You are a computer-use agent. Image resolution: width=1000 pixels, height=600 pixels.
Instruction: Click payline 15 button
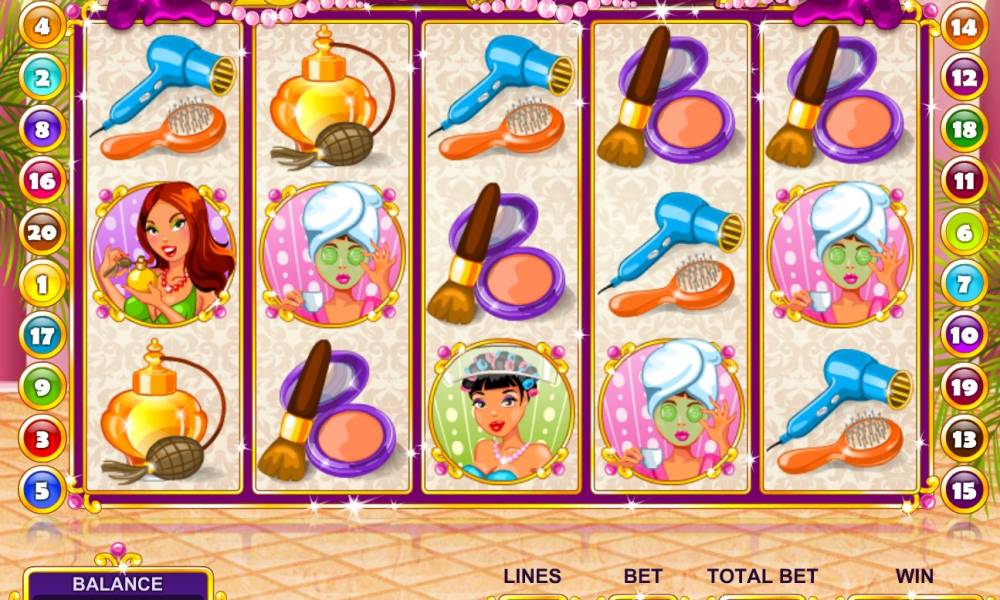click(964, 491)
